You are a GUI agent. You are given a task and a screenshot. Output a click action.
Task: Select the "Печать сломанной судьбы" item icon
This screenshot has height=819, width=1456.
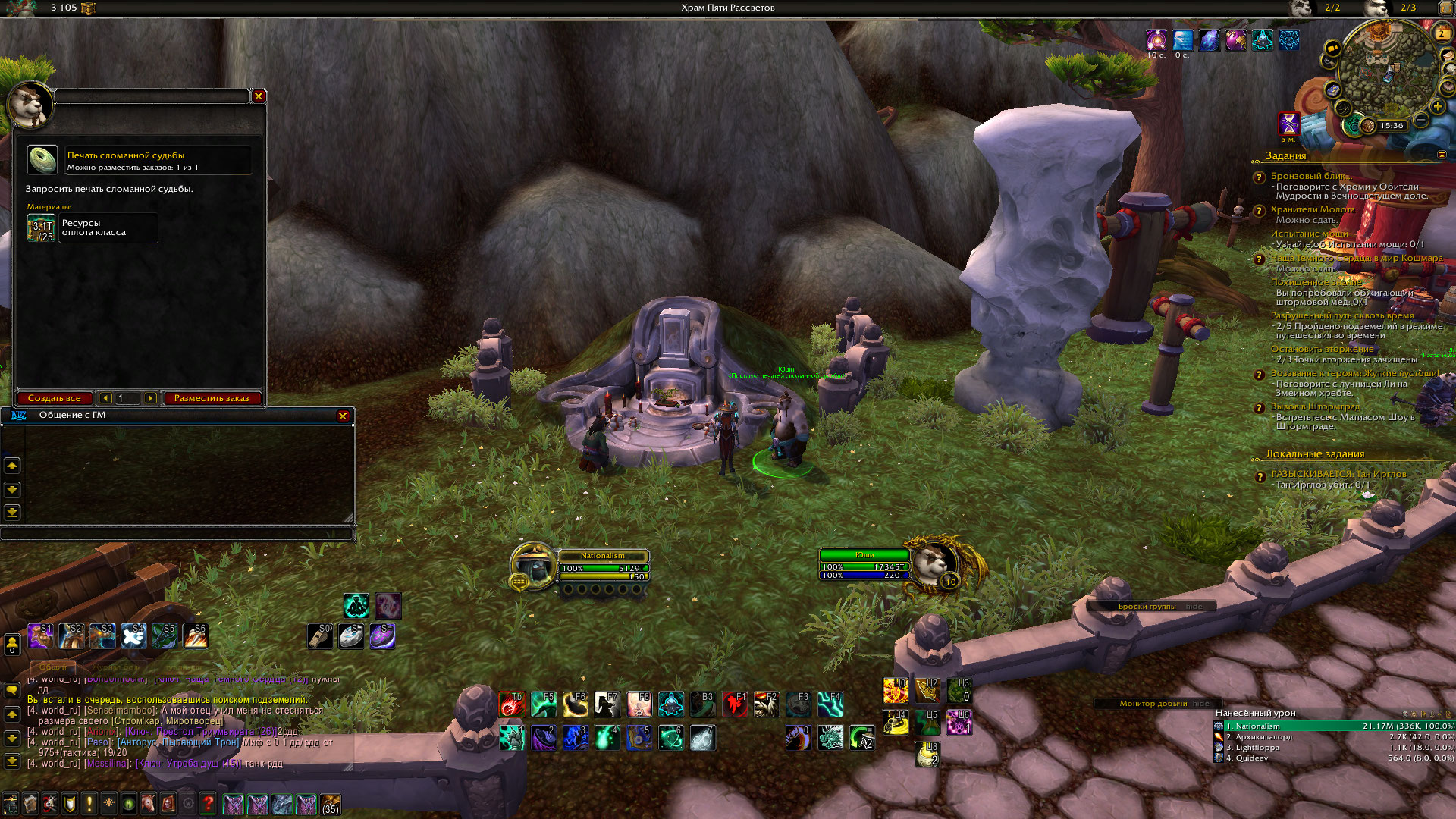(42, 160)
